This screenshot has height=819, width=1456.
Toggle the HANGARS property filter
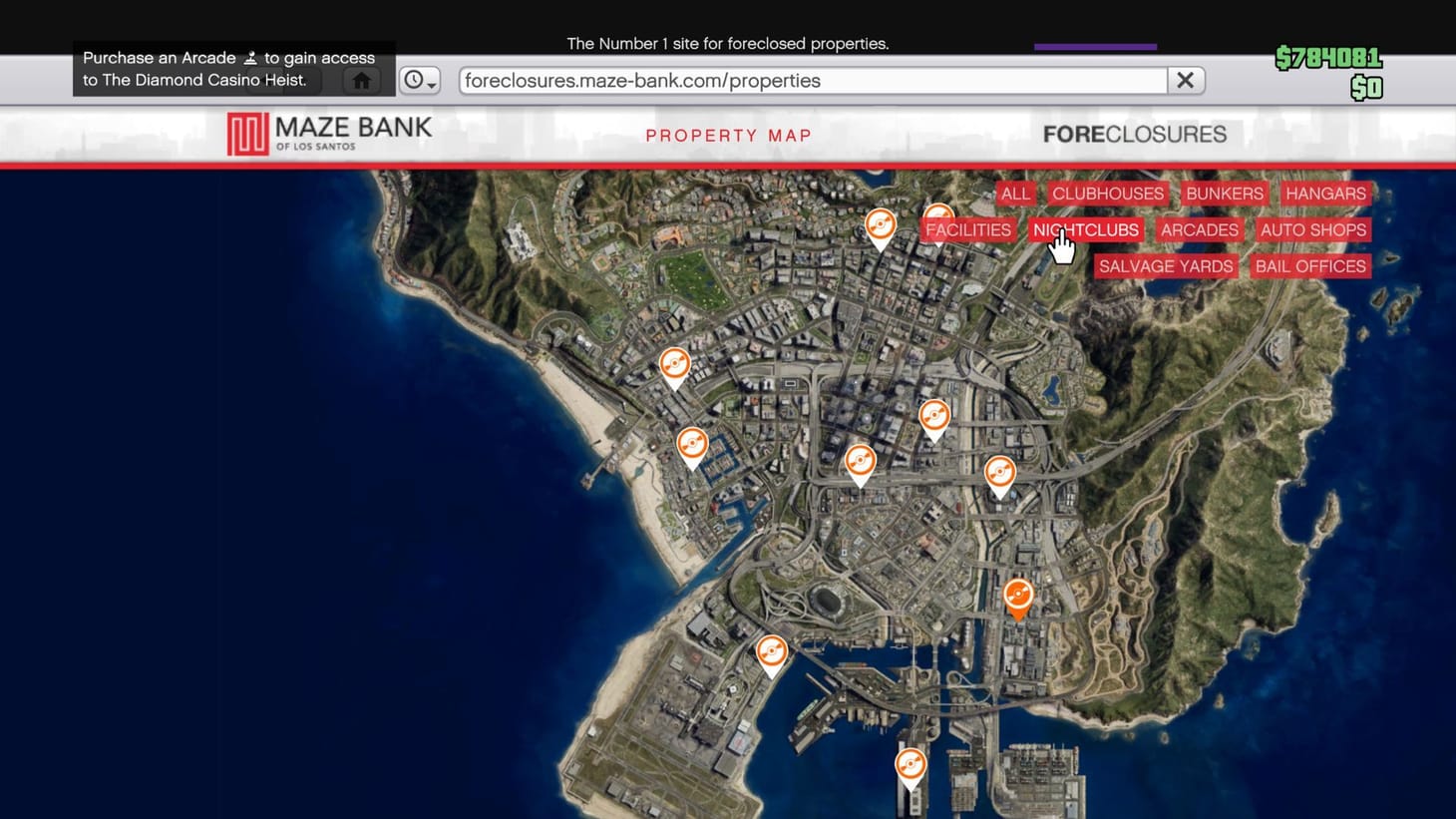[1325, 194]
